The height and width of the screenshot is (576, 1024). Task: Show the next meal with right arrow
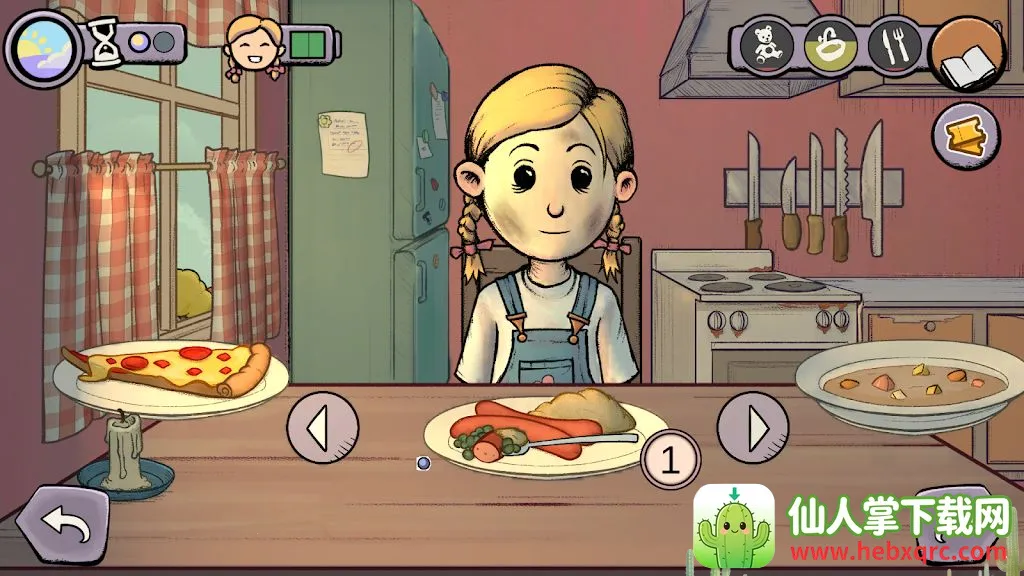click(753, 428)
